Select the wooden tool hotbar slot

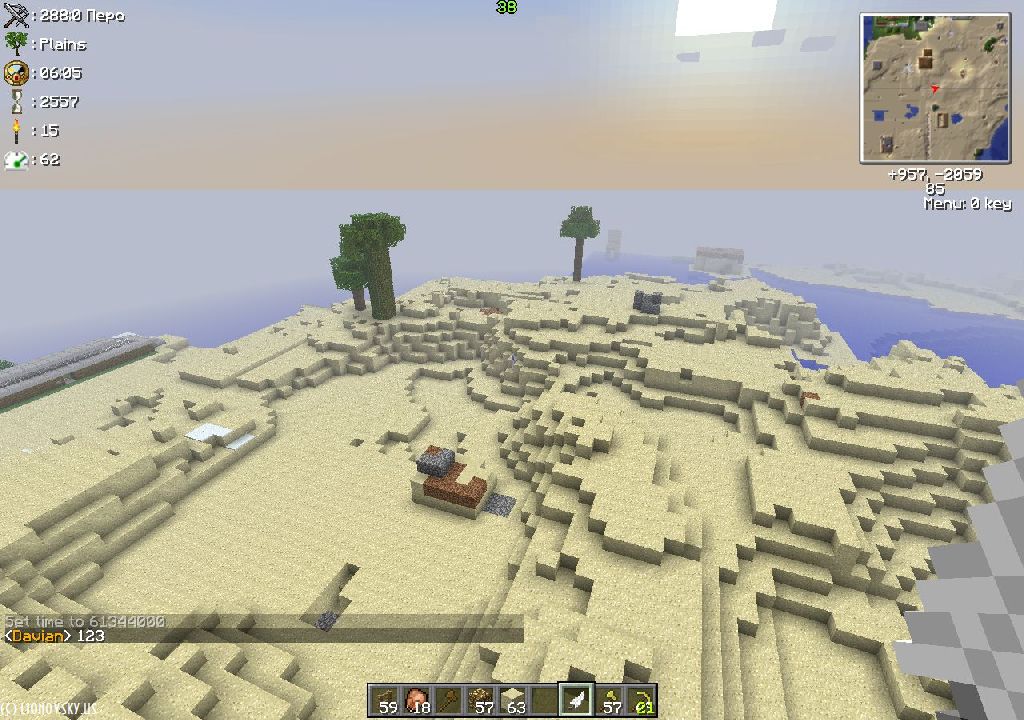coord(450,701)
